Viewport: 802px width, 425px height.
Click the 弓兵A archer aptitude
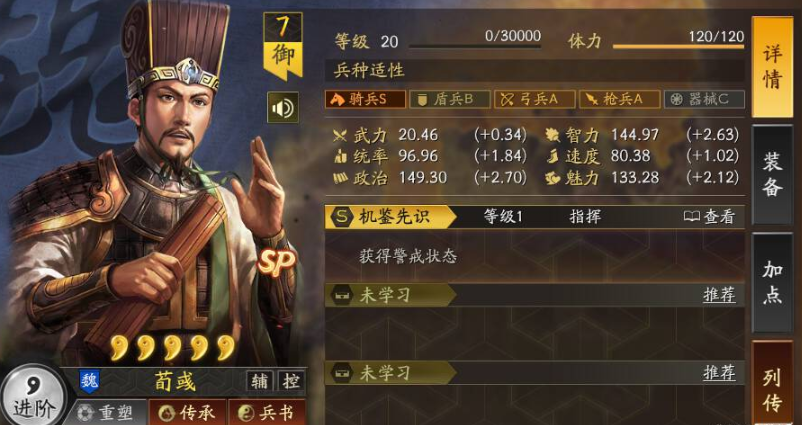[536, 99]
